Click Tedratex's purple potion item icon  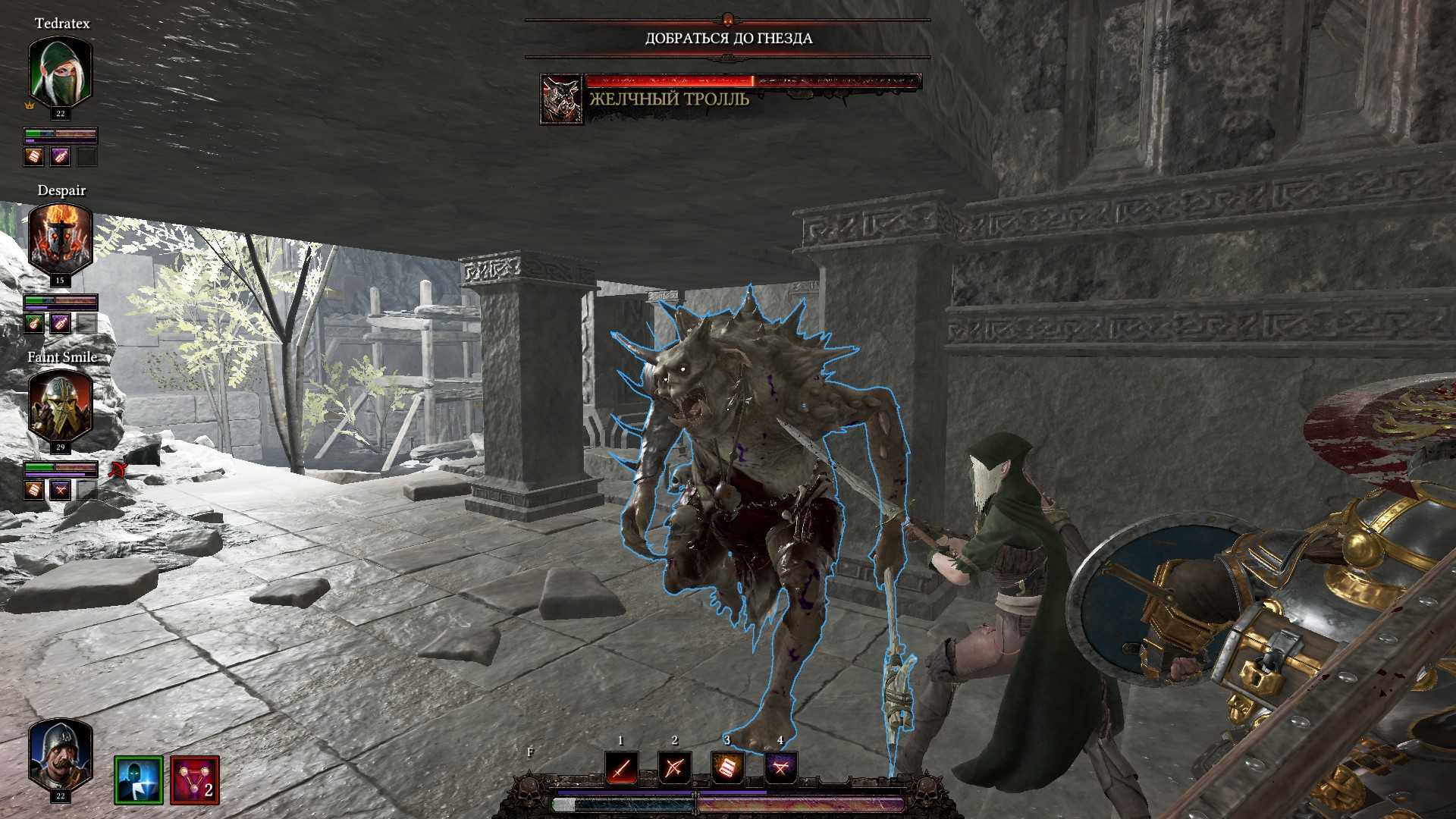point(60,157)
